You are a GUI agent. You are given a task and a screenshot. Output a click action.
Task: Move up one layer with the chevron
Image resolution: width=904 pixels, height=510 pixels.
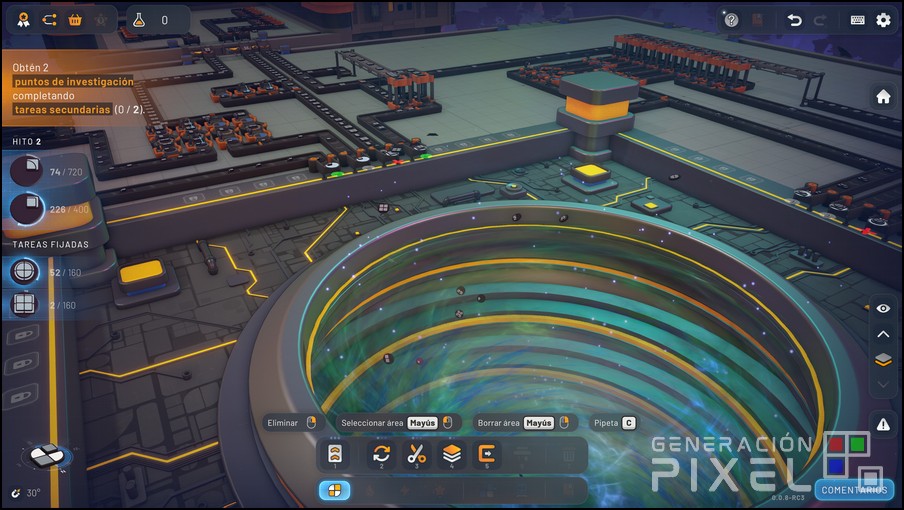coord(883,334)
